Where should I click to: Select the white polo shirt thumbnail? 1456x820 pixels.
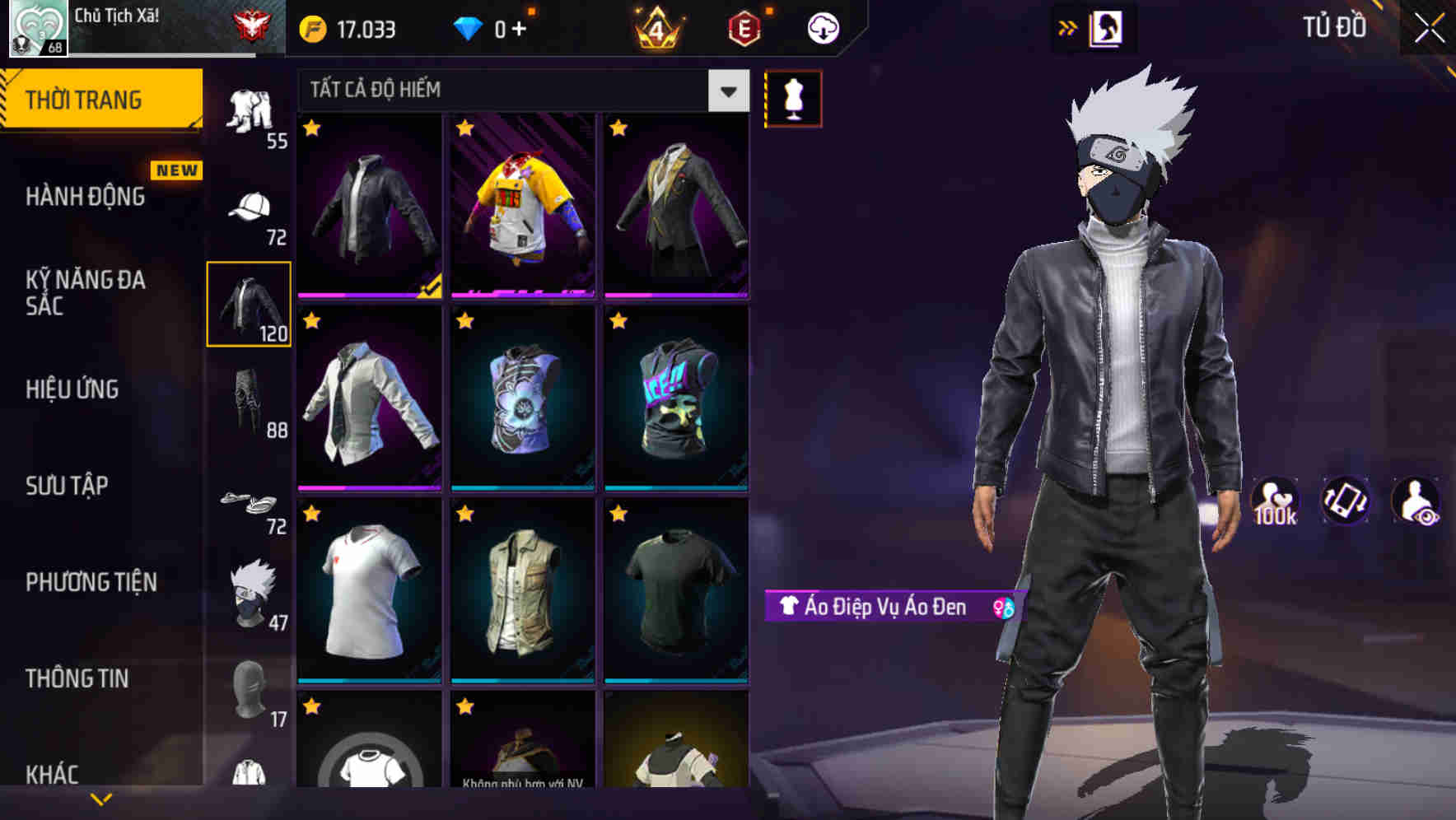click(368, 591)
